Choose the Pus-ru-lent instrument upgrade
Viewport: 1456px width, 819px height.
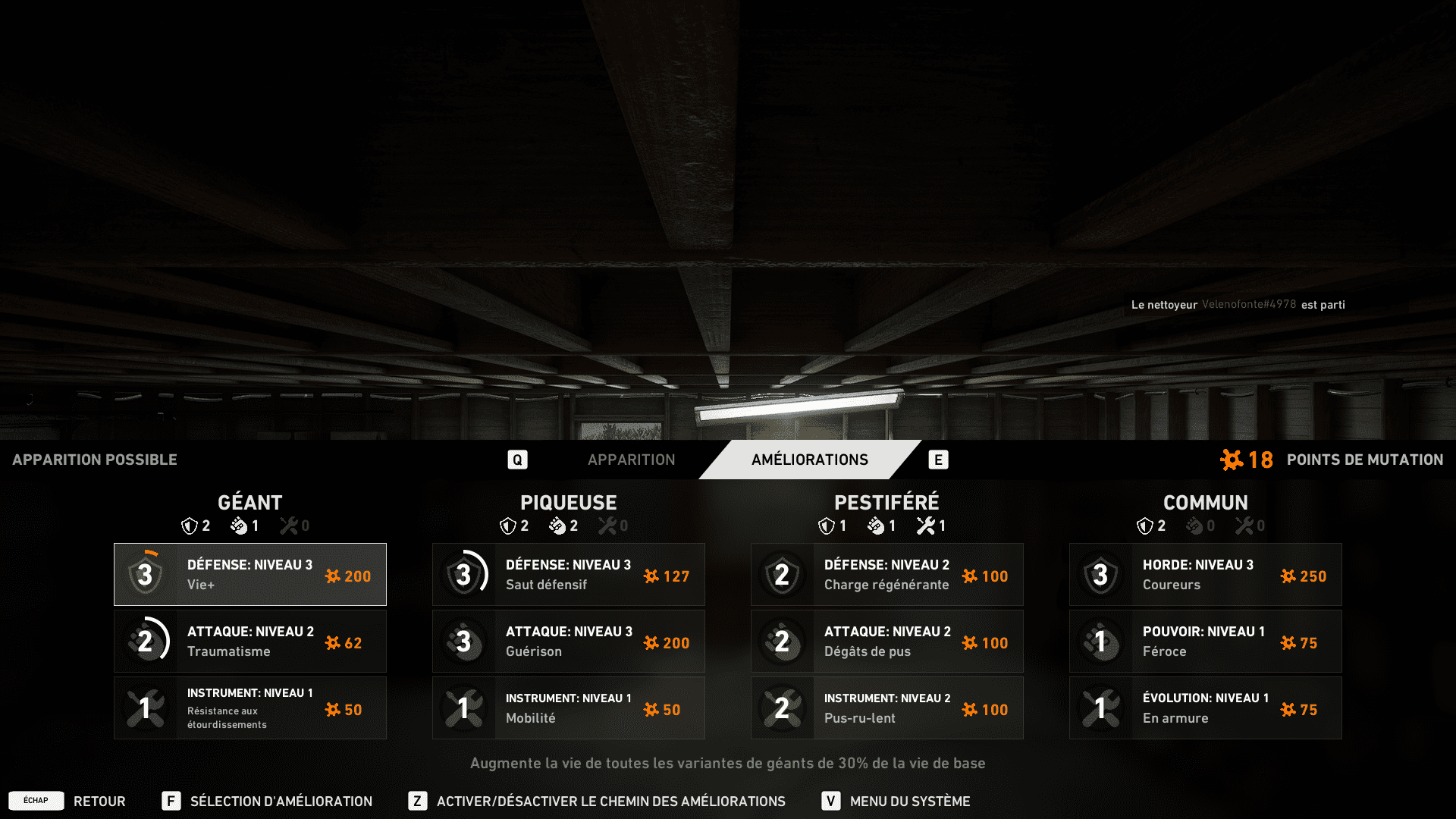coord(887,708)
